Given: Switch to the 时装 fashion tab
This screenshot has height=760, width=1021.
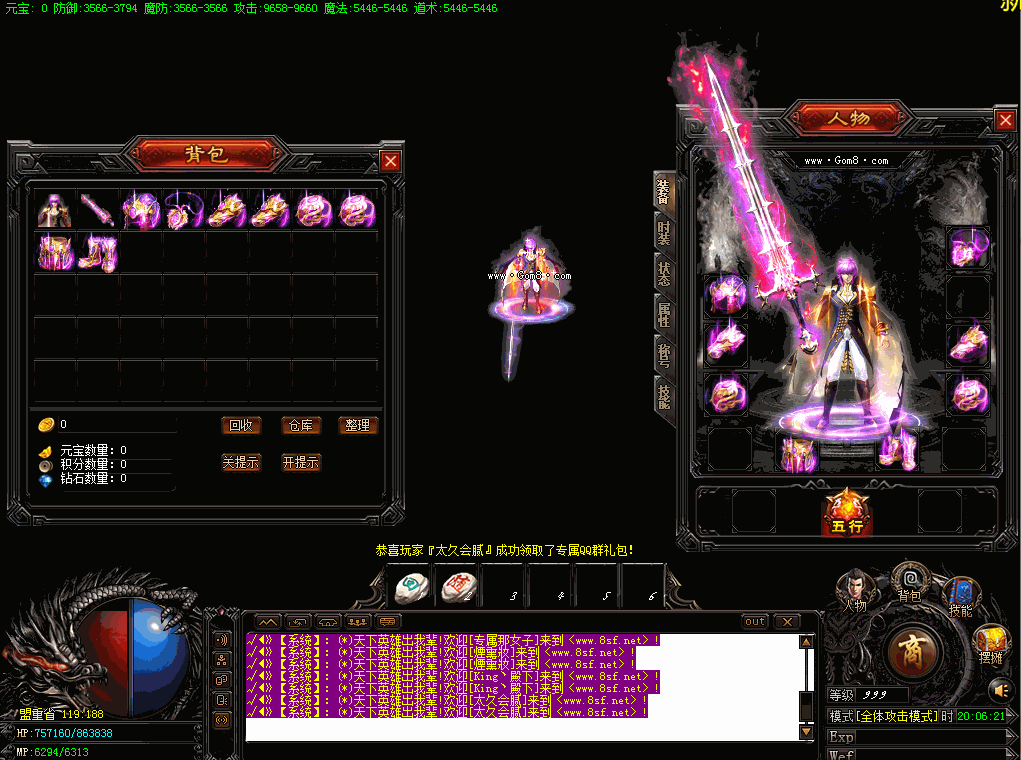Looking at the screenshot, I should click(663, 234).
